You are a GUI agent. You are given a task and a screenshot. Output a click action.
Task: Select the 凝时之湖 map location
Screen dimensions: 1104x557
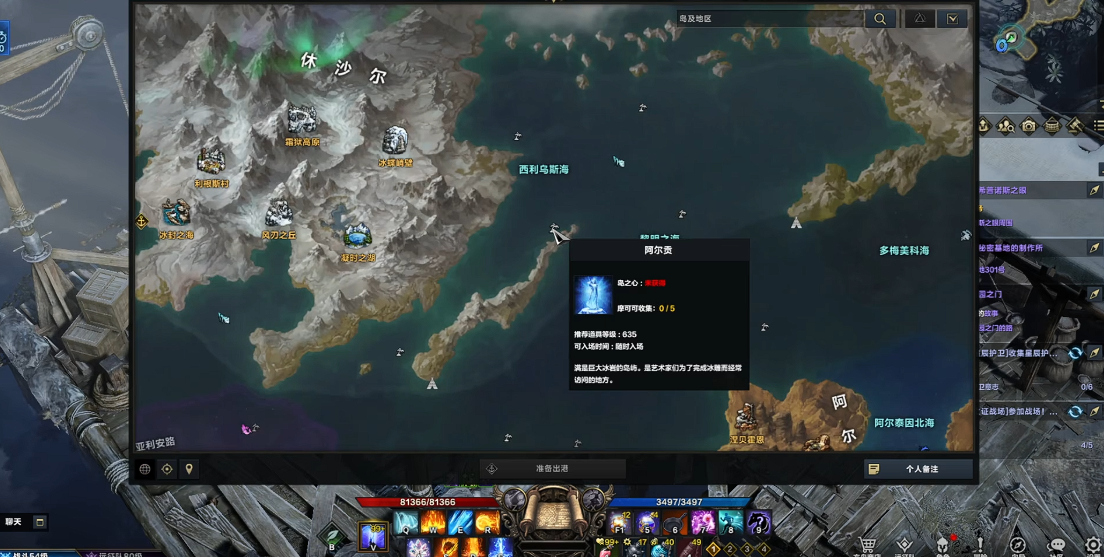357,236
